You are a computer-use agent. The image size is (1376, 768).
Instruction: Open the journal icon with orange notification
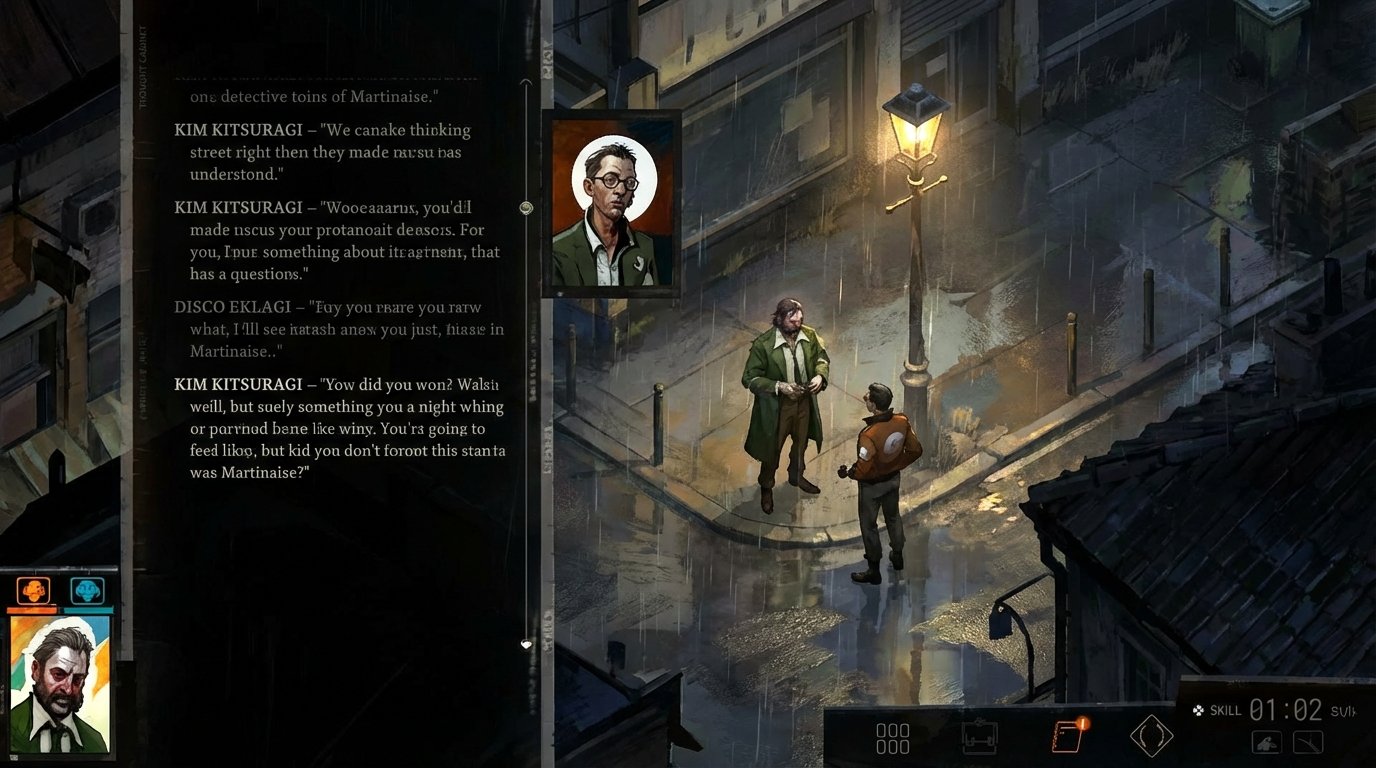(x=1066, y=737)
